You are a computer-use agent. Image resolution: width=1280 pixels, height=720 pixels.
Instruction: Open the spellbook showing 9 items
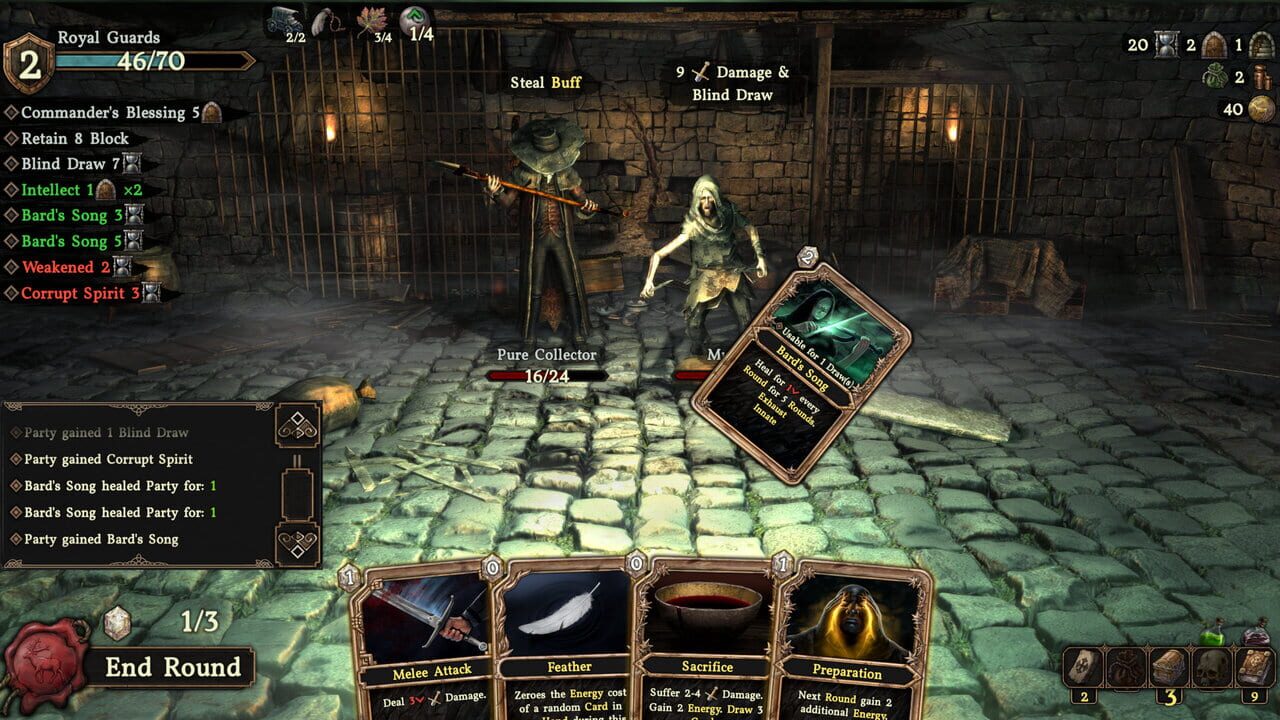[x=1253, y=665]
